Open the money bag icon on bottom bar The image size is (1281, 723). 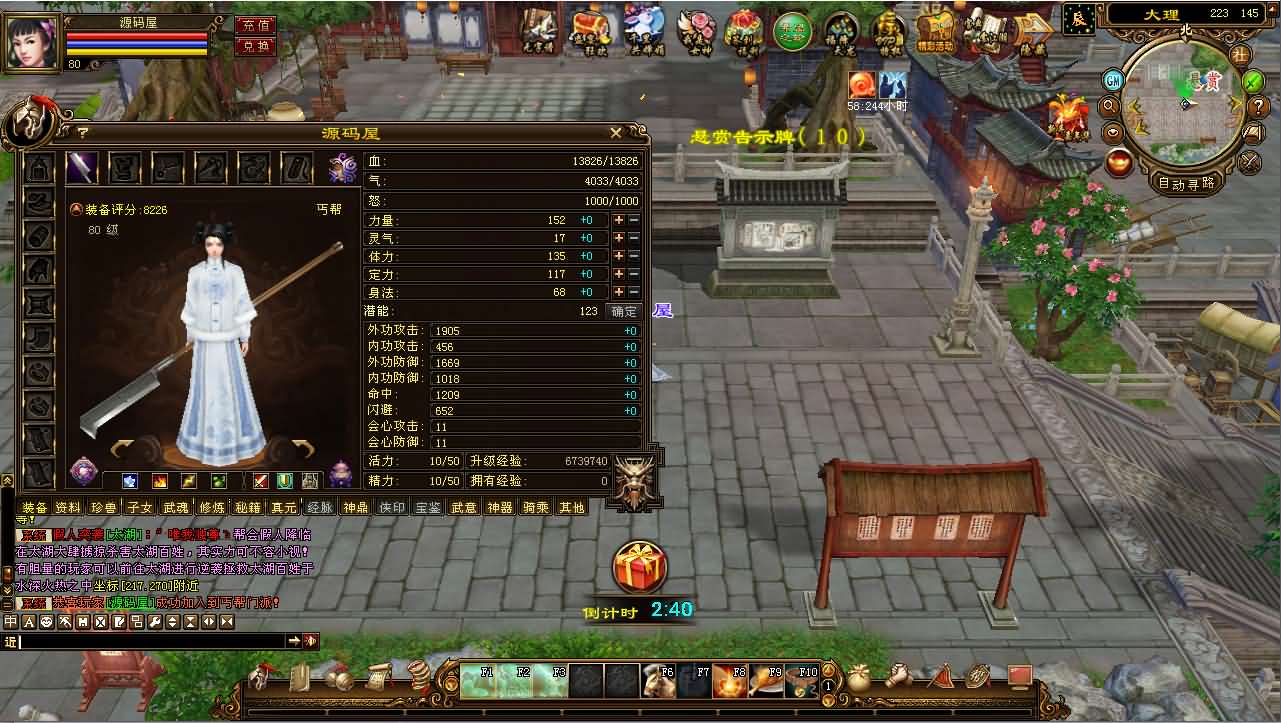click(x=858, y=679)
